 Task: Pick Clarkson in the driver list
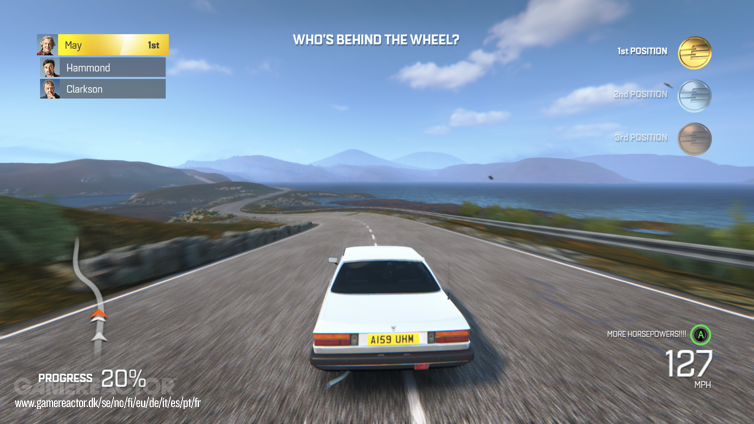click(102, 89)
